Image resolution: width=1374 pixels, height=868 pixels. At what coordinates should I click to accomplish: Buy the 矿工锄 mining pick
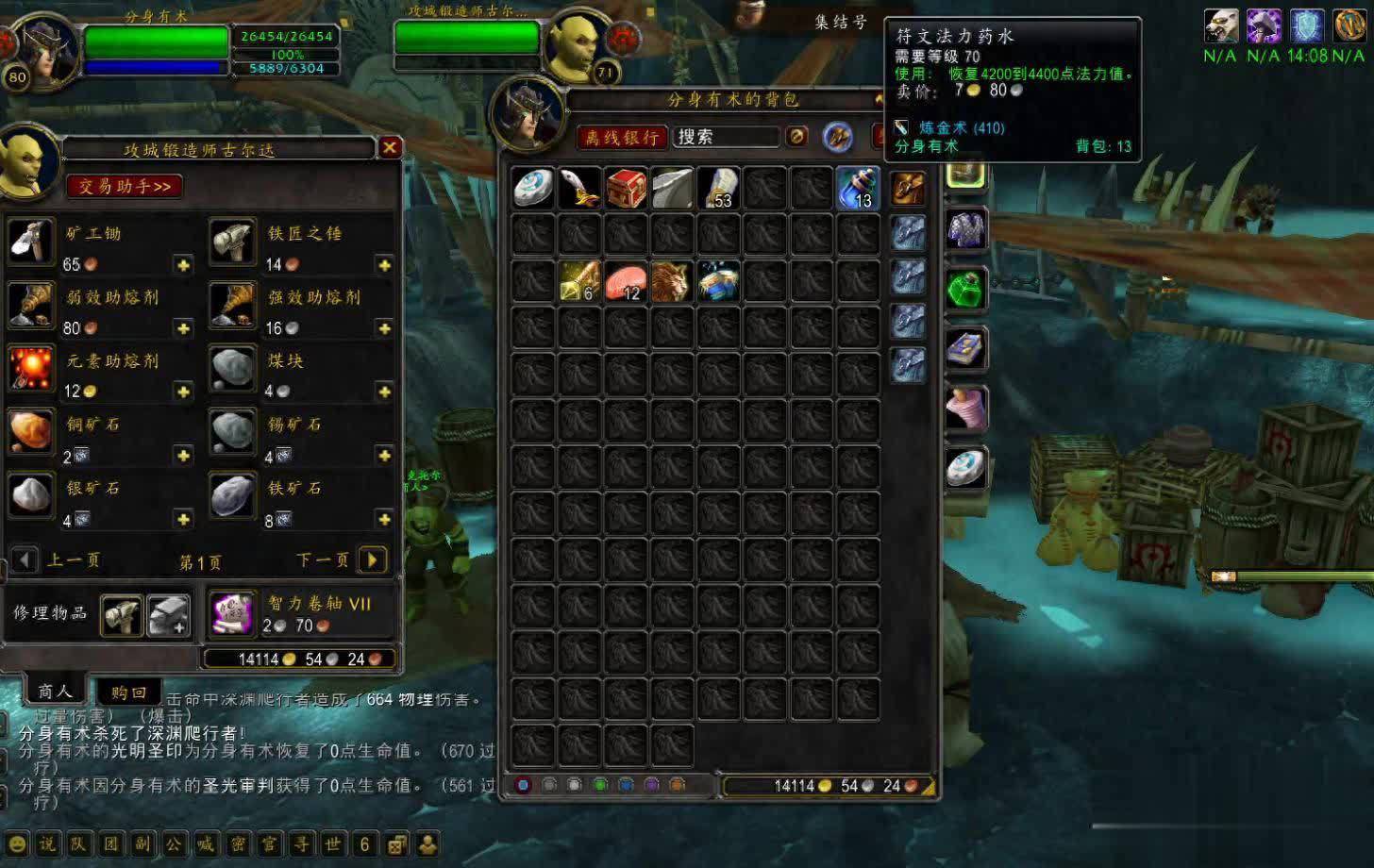[x=31, y=242]
